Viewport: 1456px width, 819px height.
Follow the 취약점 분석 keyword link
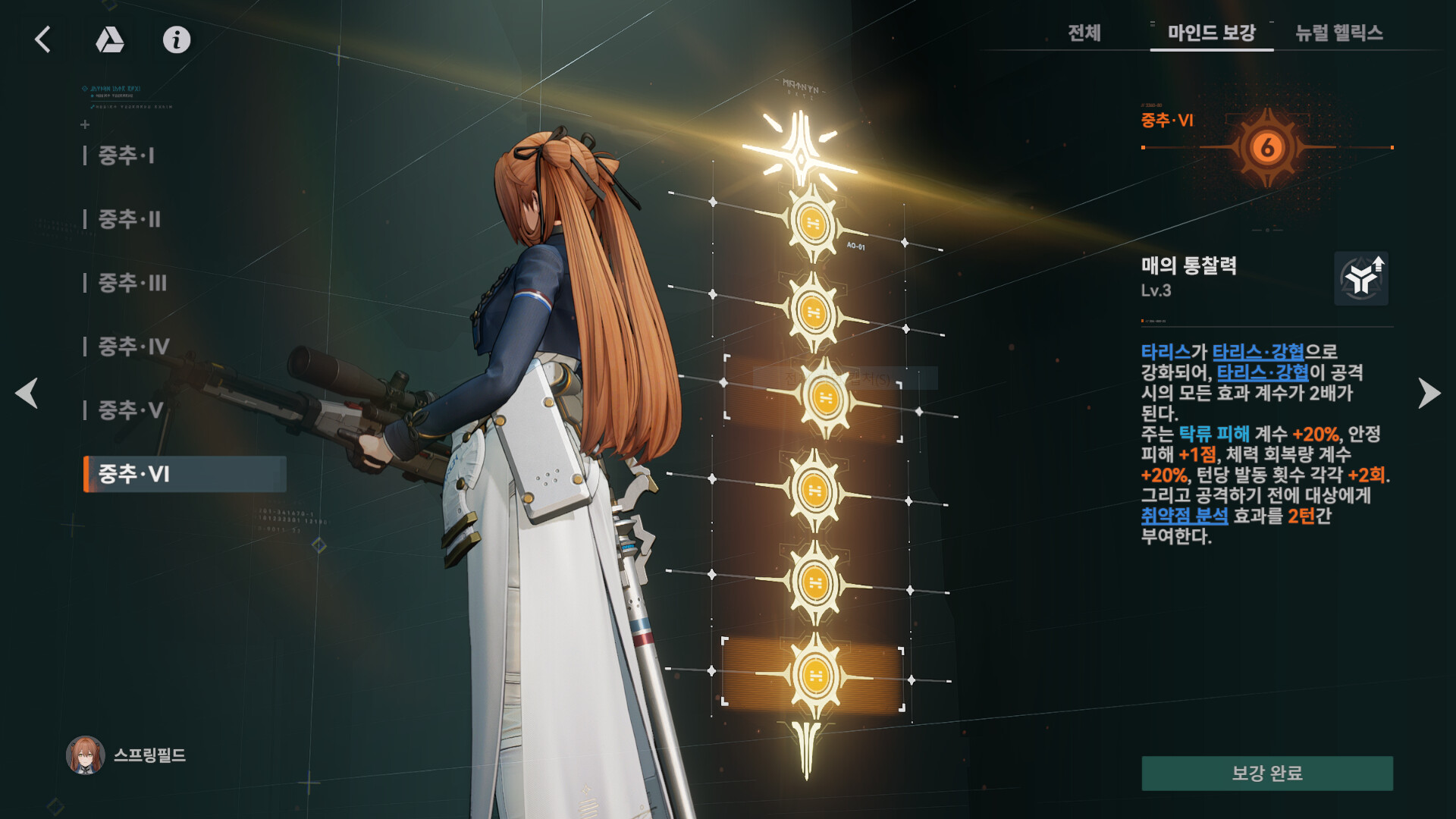(x=1184, y=516)
